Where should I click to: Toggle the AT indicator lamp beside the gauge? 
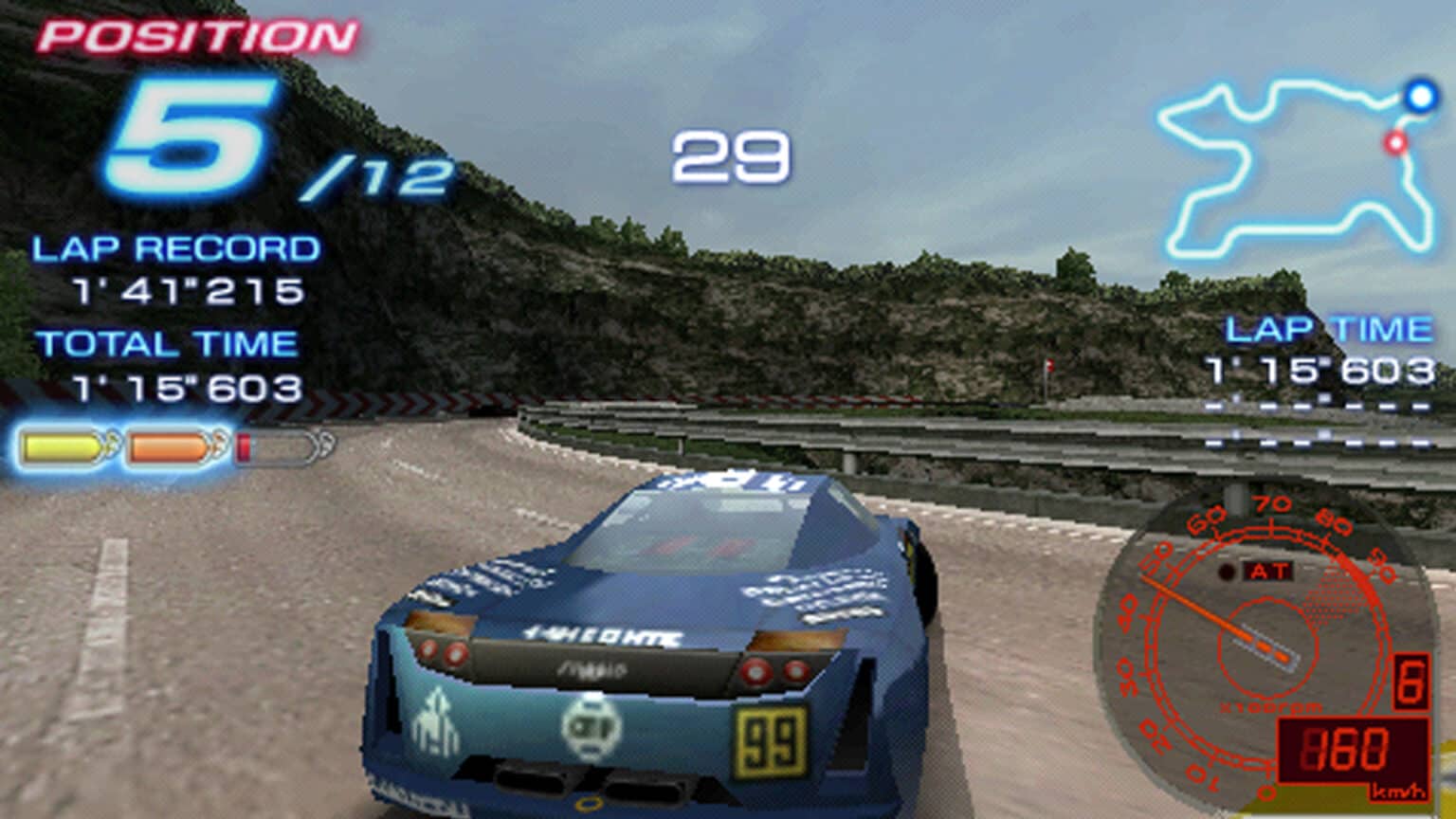(1228, 569)
